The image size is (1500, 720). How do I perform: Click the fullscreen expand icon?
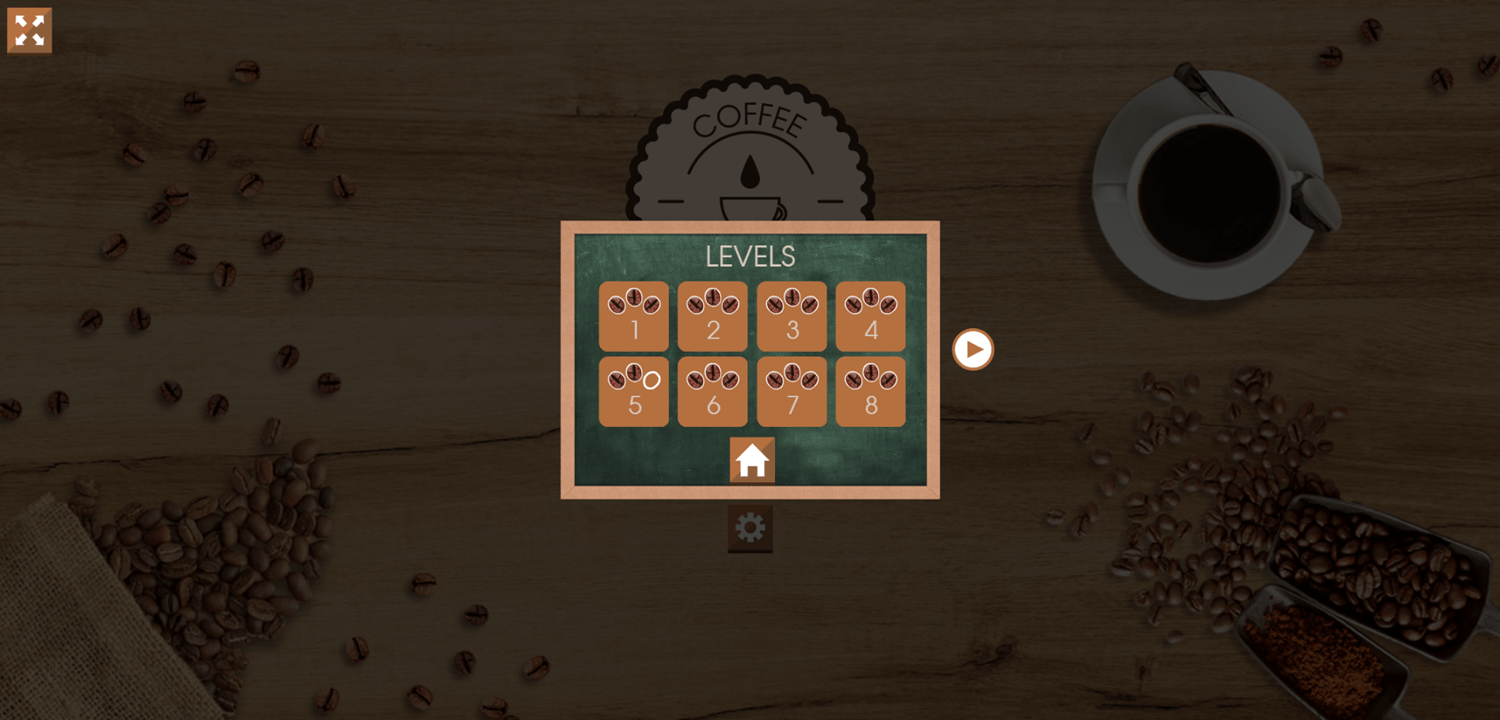tap(29, 30)
